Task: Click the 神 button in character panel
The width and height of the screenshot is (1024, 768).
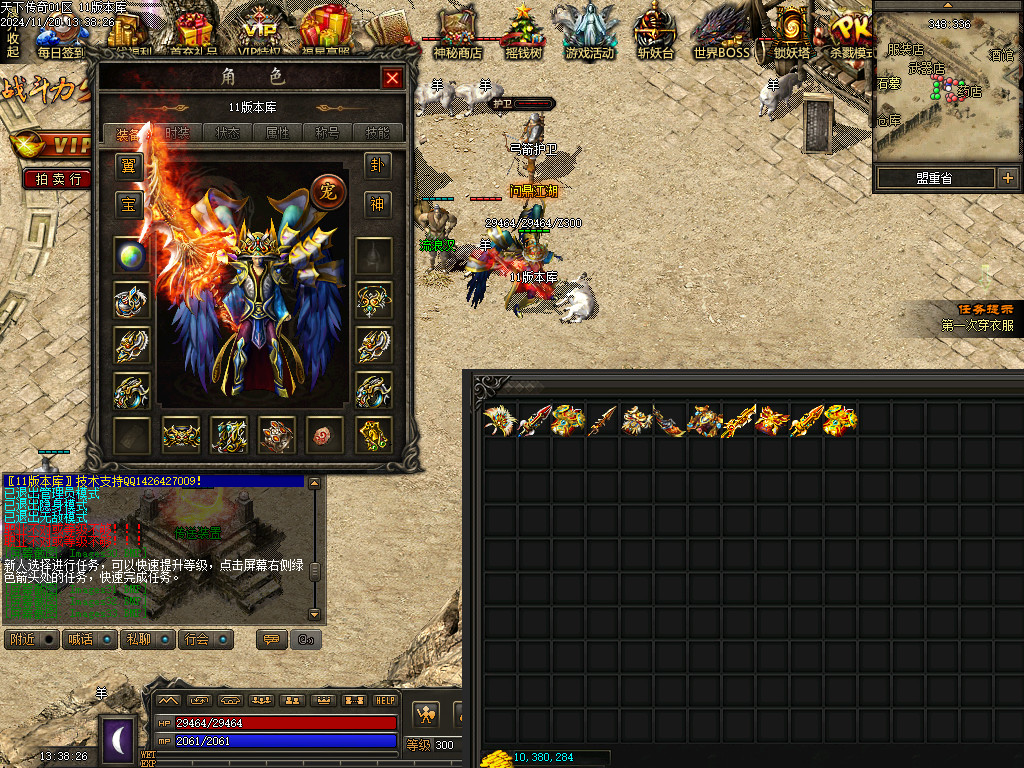Action: click(377, 204)
